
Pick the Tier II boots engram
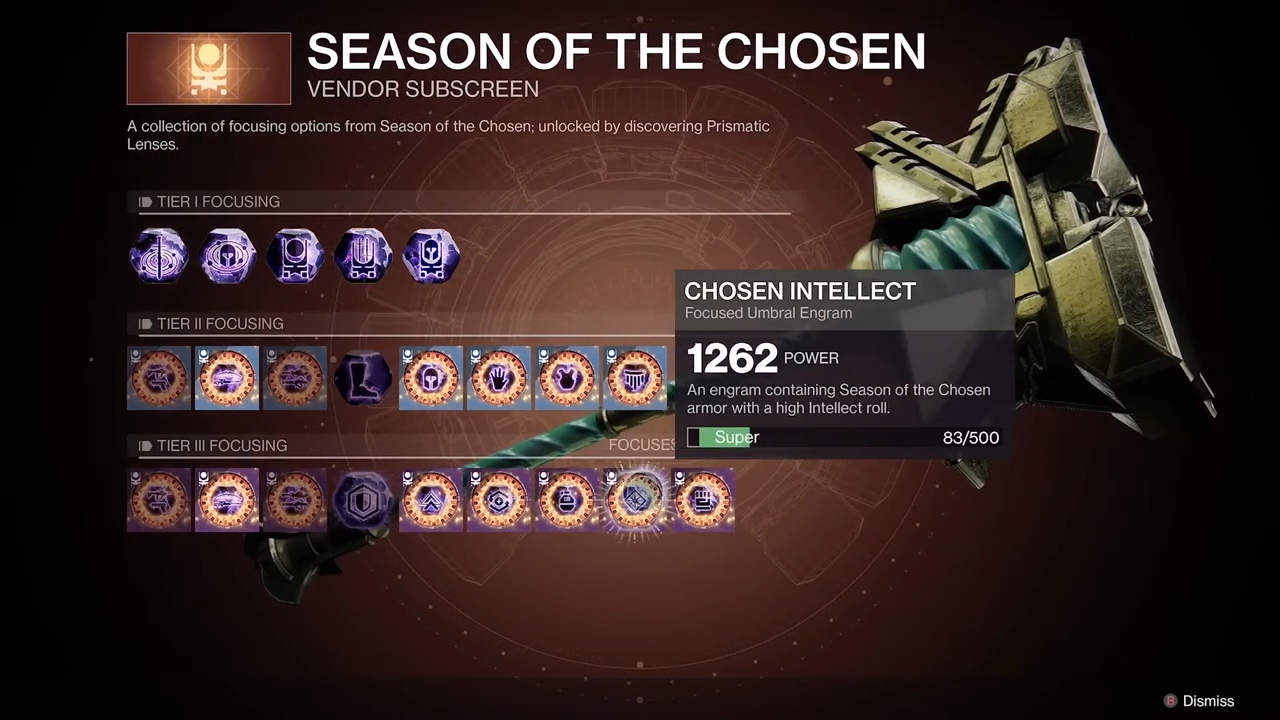pos(363,378)
